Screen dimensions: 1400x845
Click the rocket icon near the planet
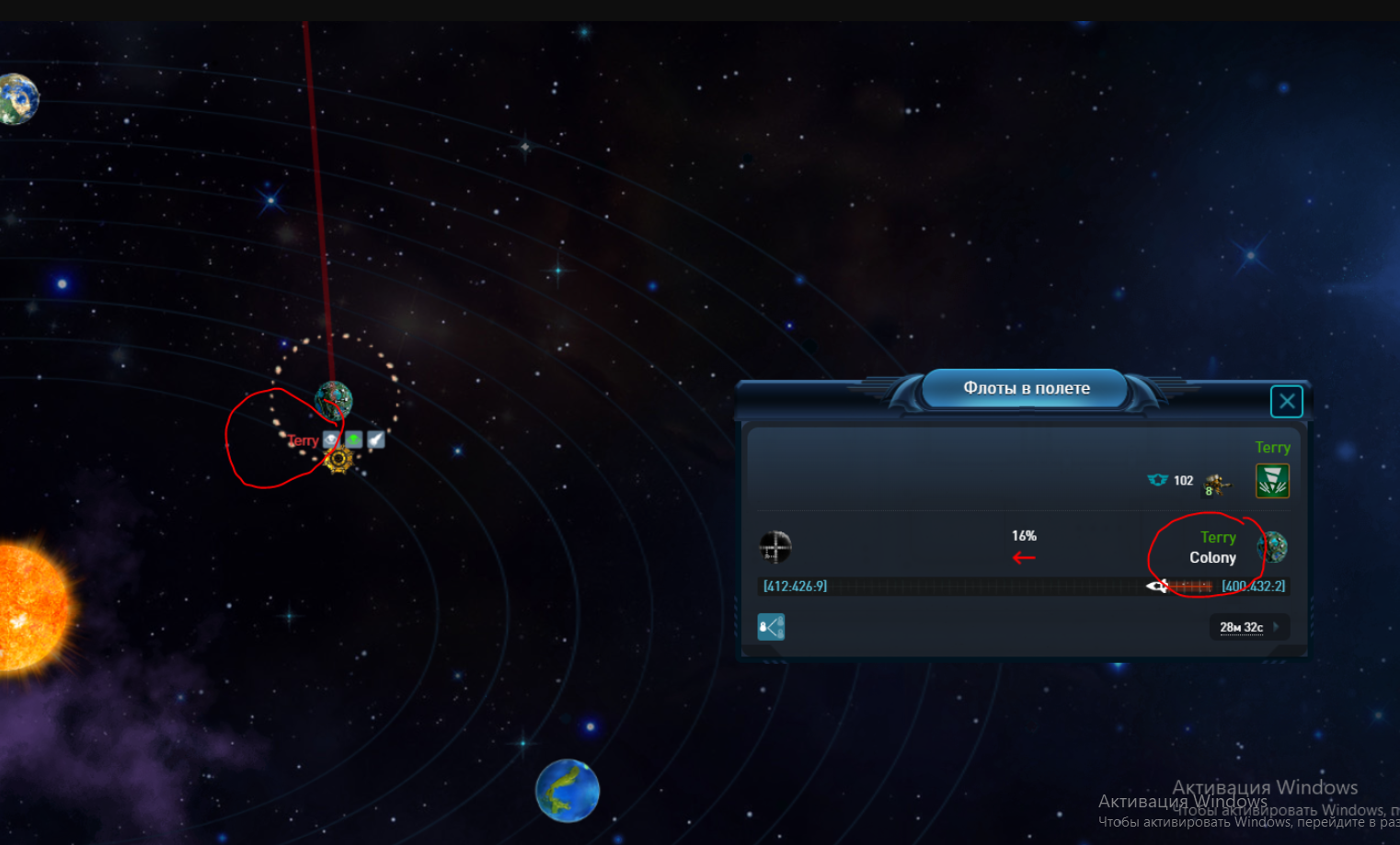375,440
